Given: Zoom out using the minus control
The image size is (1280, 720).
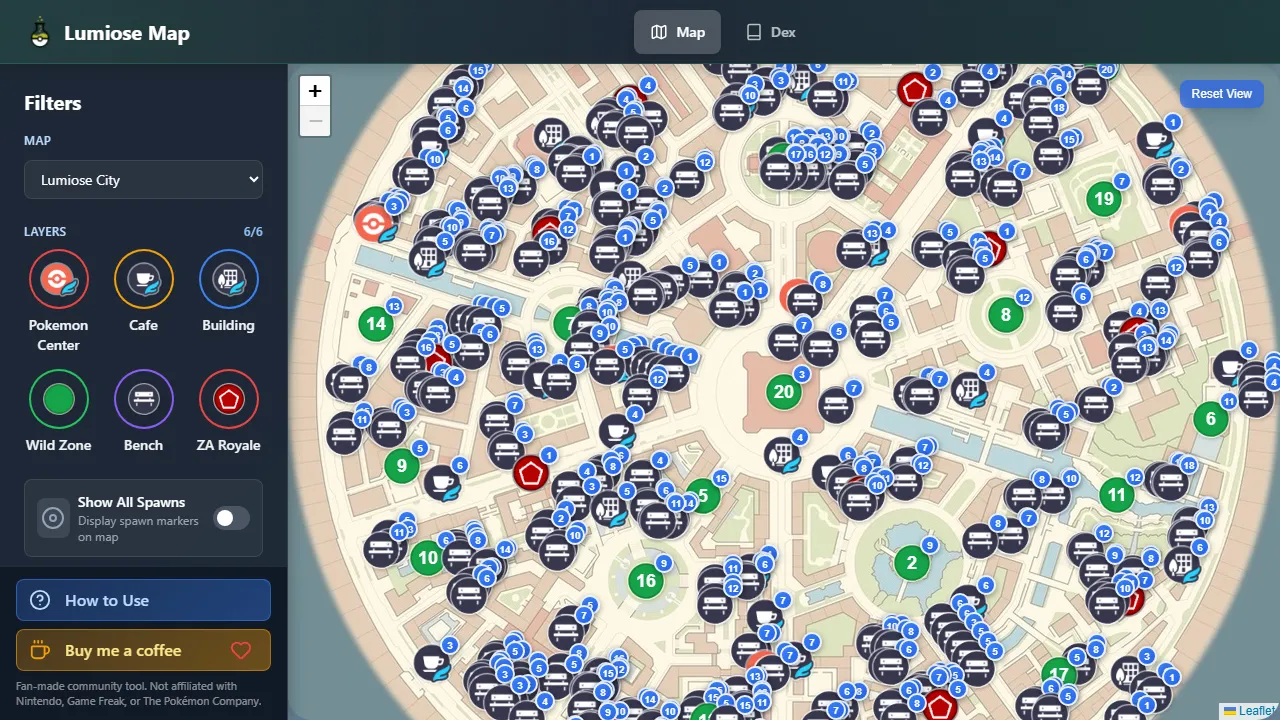Looking at the screenshot, I should (x=315, y=121).
